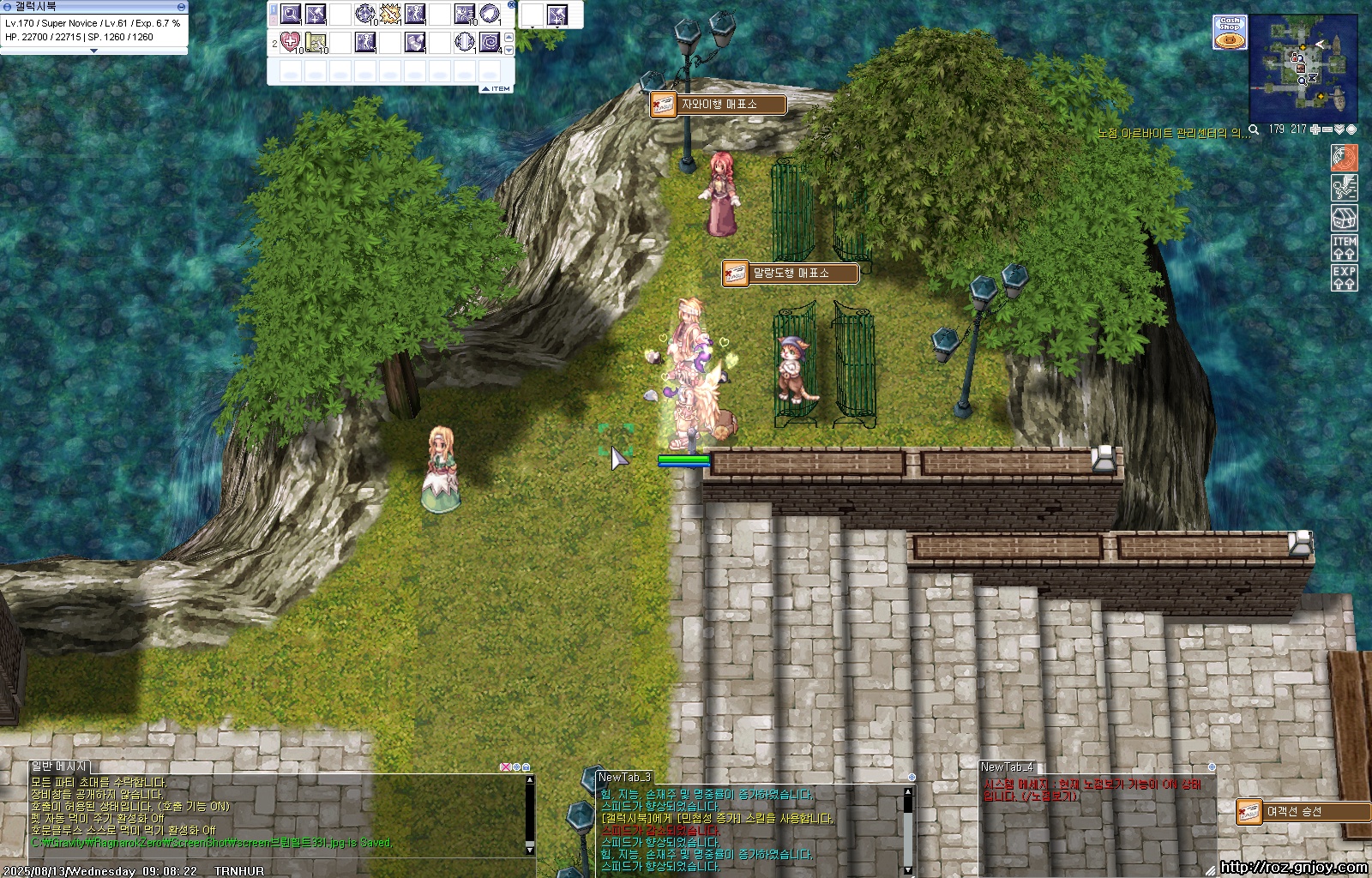Viewport: 1372px width, 878px height.
Task: Activate the yellow sword burst skill
Action: [x=390, y=14]
